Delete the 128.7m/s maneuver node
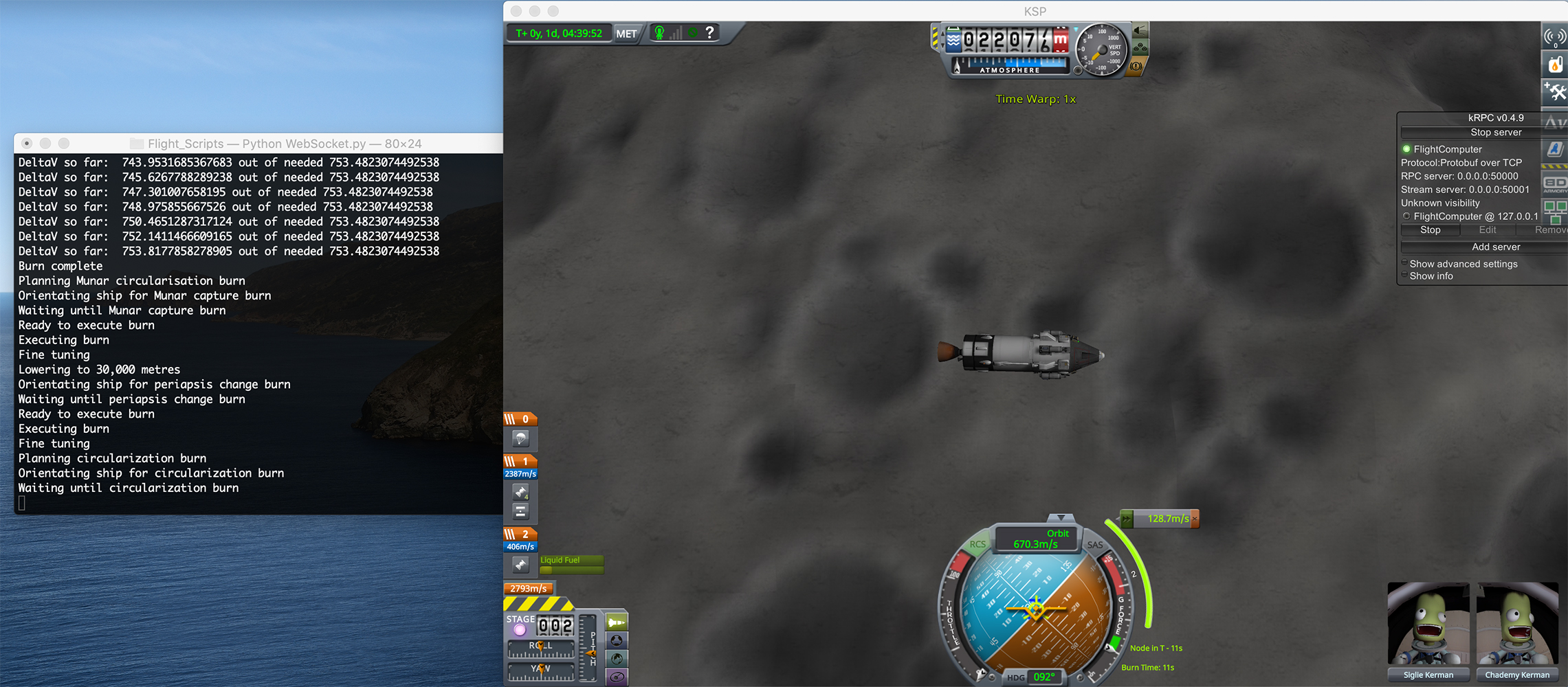This screenshot has width=1568, height=687. 1195,519
